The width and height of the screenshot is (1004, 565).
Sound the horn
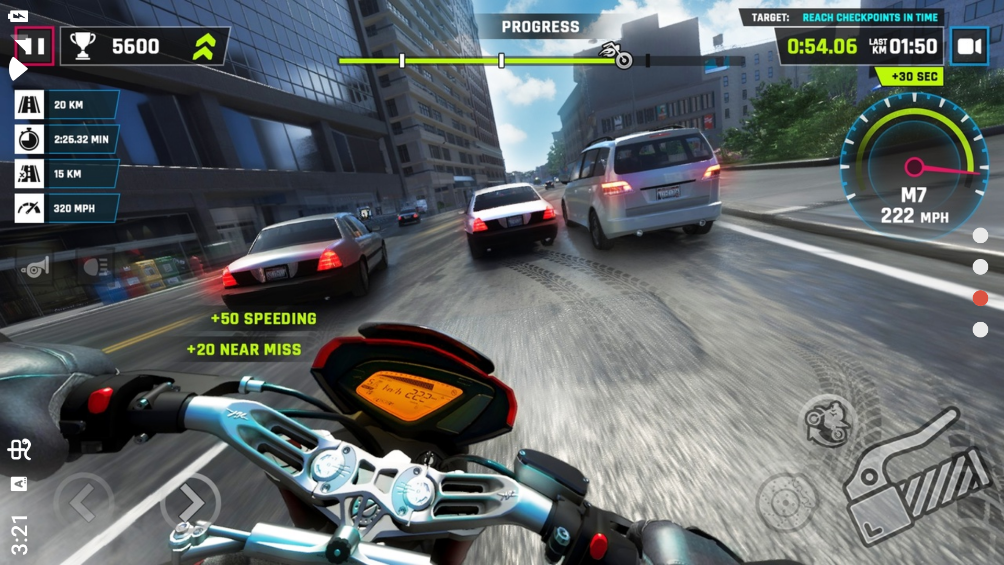pyautogui.click(x=34, y=268)
